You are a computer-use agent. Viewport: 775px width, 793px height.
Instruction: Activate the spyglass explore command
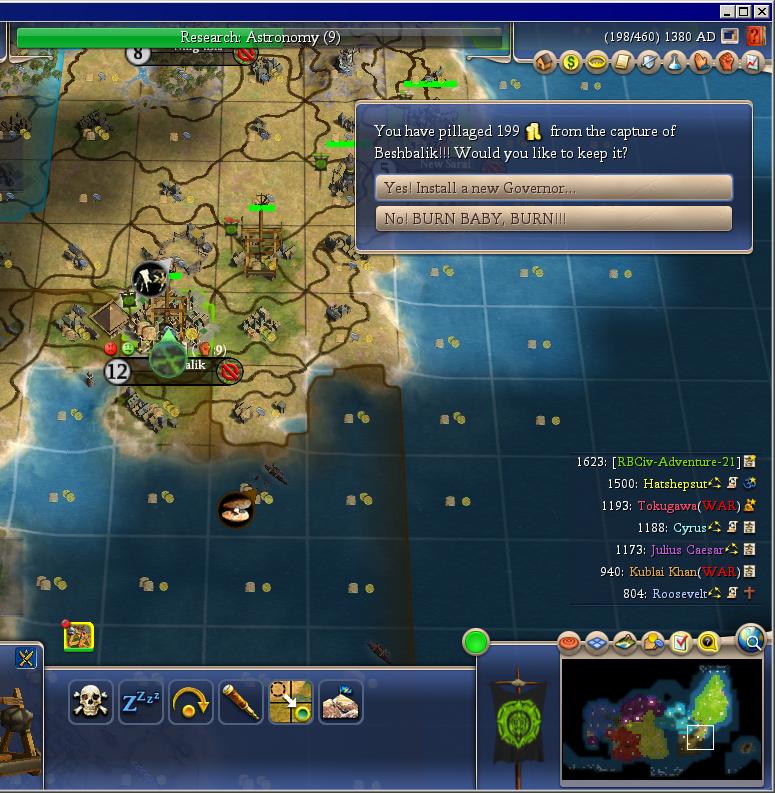(x=241, y=702)
